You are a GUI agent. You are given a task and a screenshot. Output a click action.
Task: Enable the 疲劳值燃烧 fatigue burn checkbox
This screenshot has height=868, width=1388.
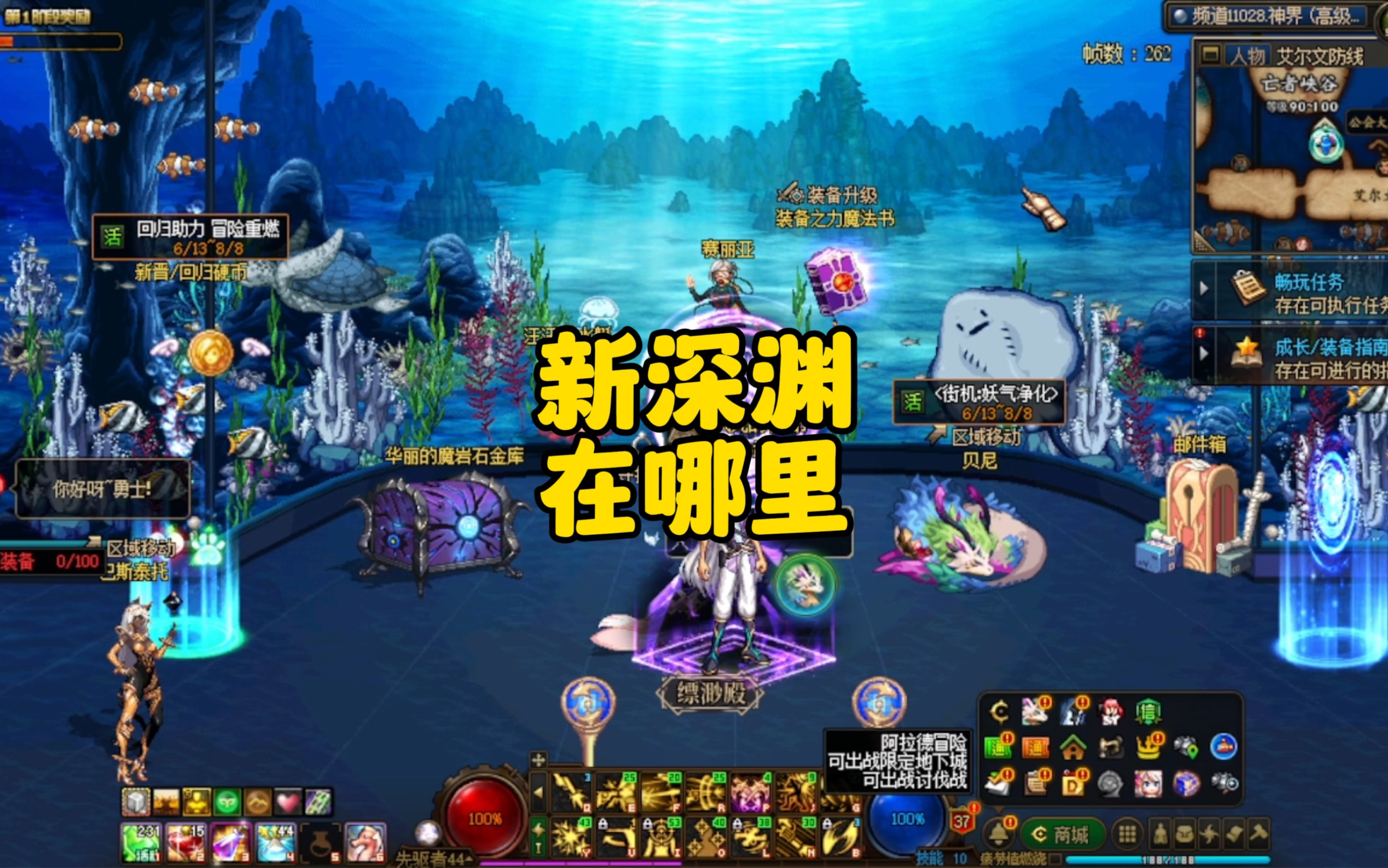click(1056, 860)
